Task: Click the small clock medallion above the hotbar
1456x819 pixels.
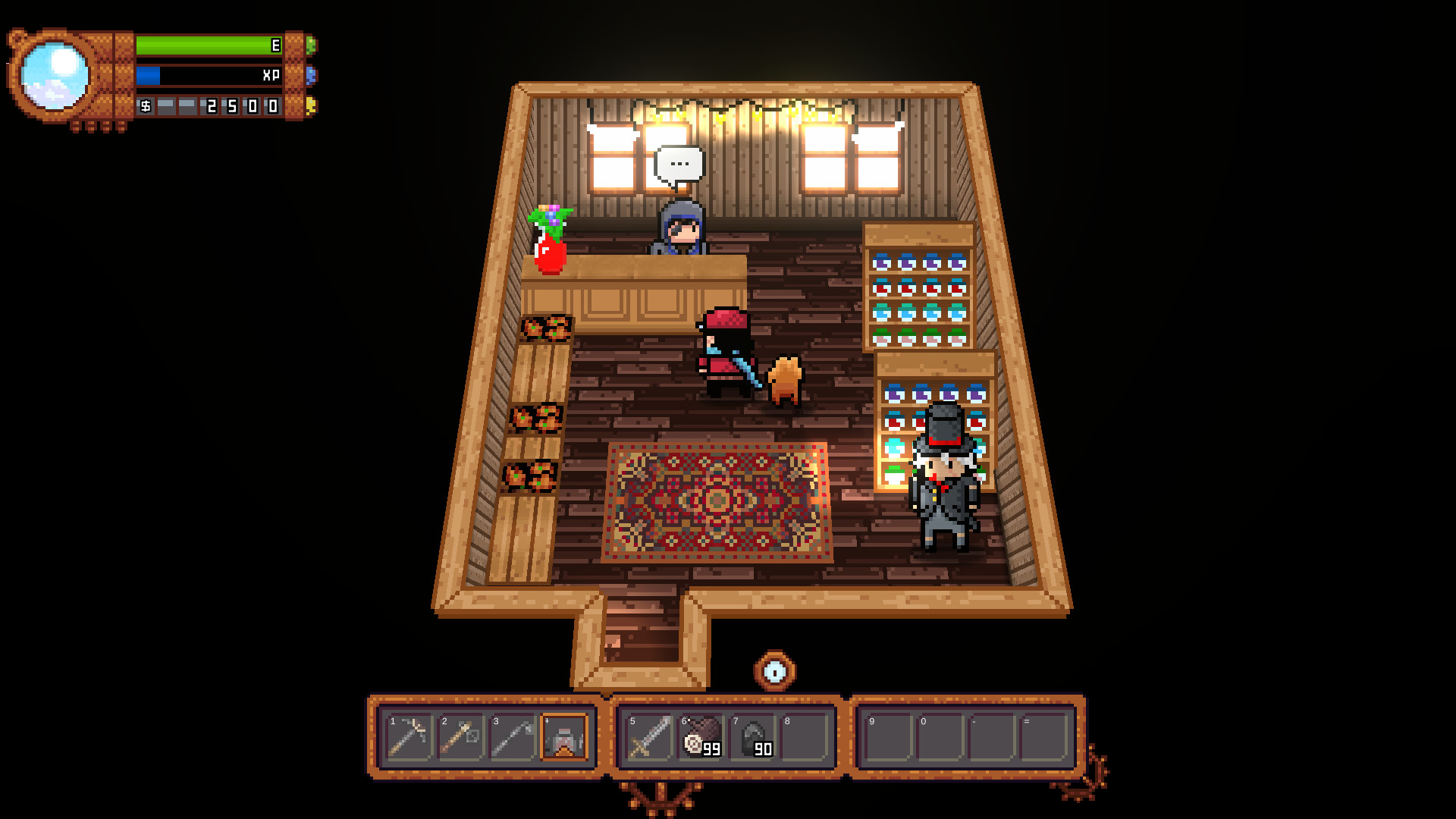Action: (x=774, y=669)
